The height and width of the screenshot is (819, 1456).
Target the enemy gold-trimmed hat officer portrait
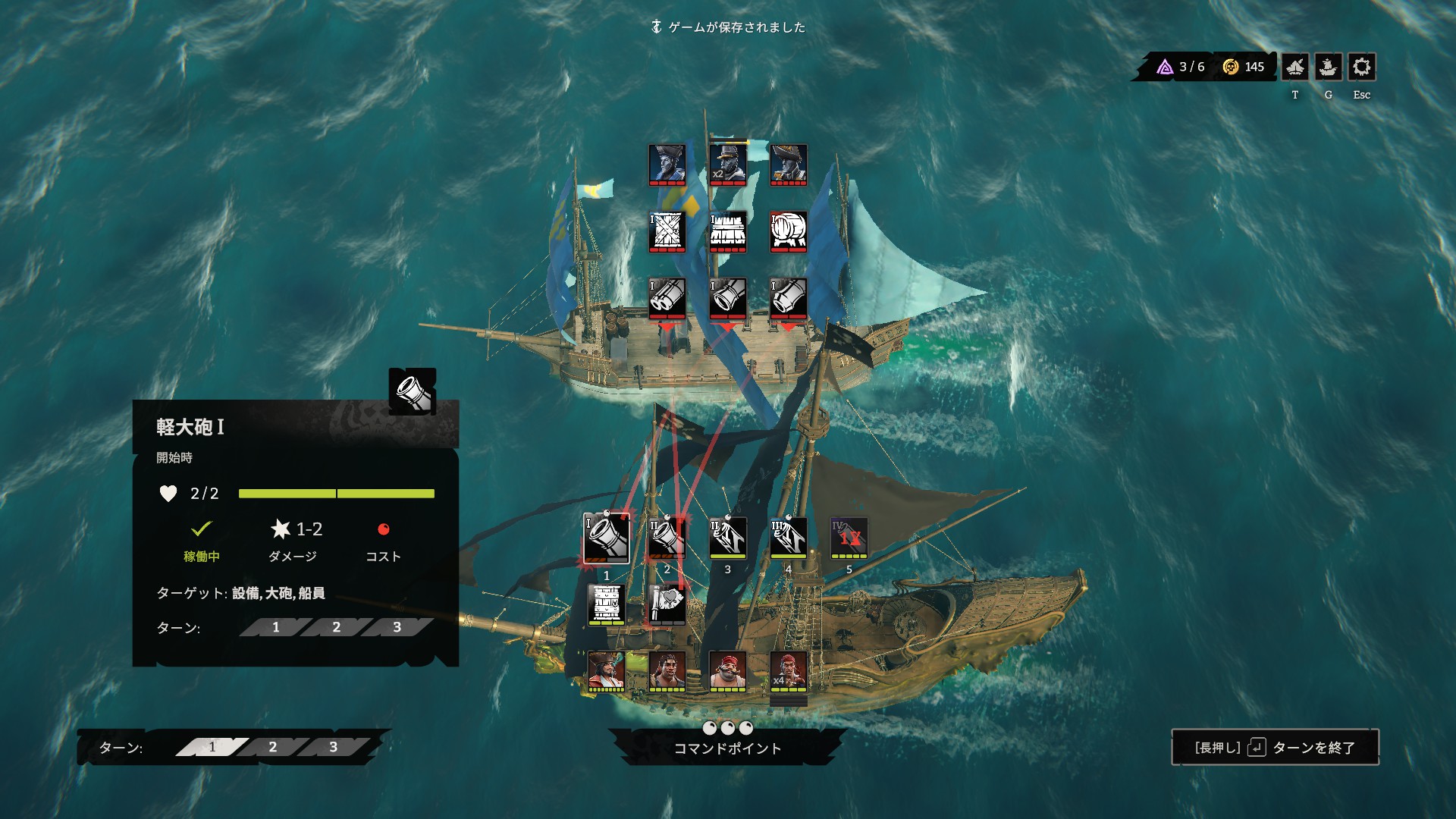tap(788, 164)
